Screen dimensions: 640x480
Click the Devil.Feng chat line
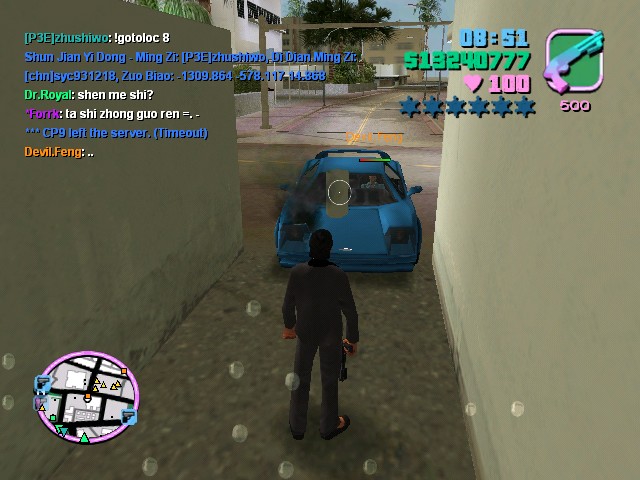point(59,152)
